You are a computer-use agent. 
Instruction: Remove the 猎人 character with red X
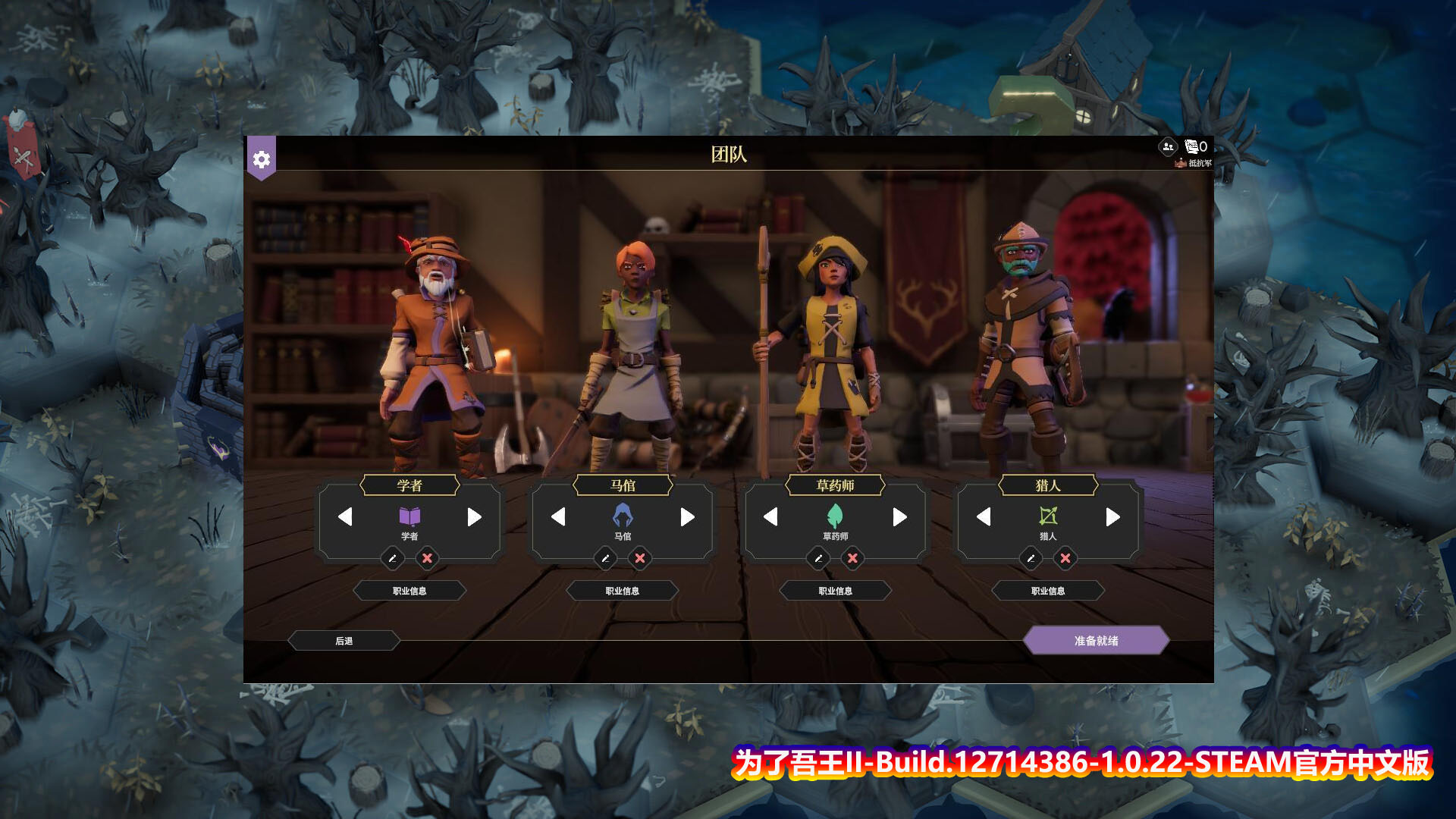point(1065,559)
